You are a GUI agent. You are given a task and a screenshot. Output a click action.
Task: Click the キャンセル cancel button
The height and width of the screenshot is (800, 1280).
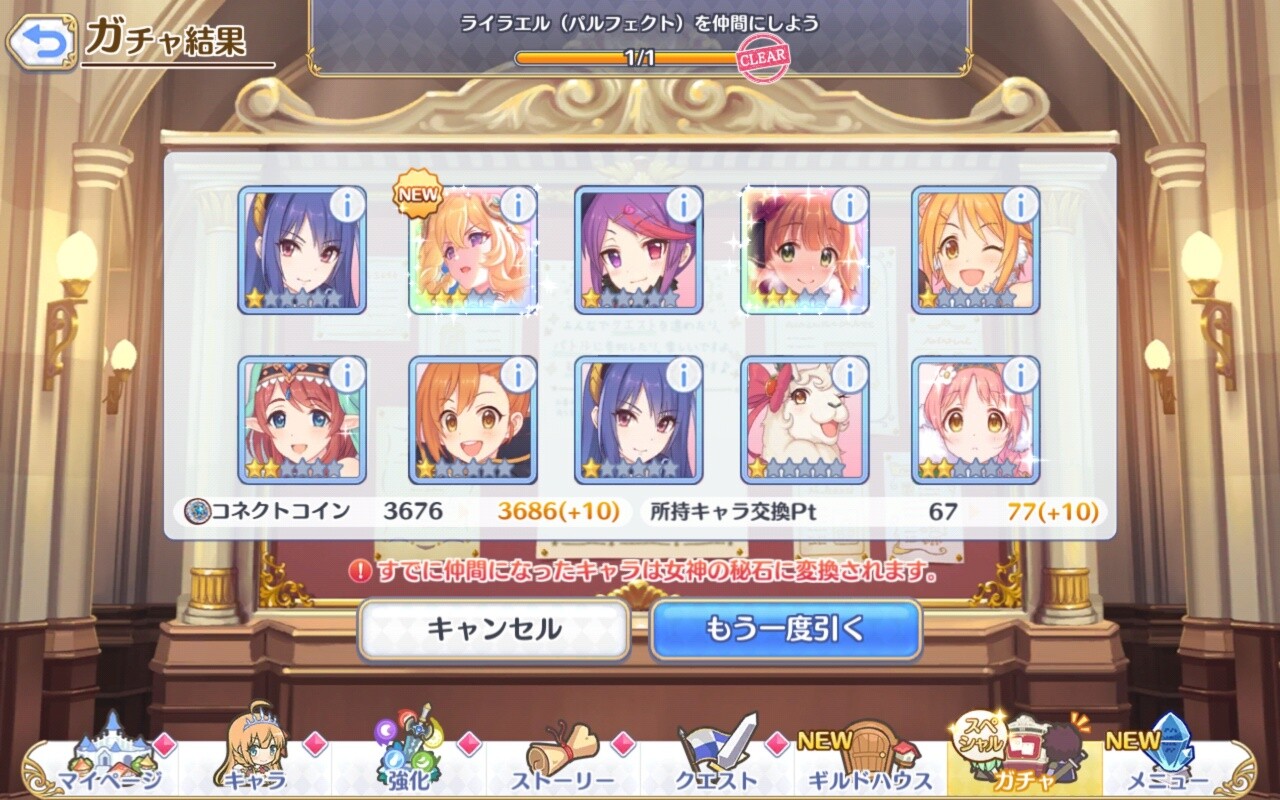(494, 629)
